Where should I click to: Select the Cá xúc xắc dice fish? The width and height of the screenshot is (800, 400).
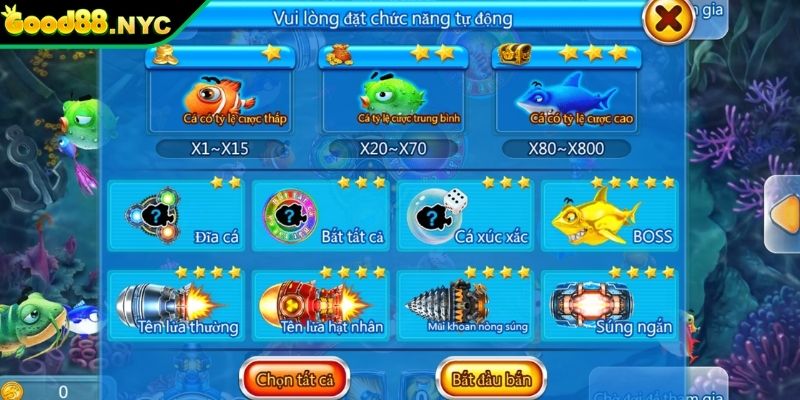coord(464,217)
